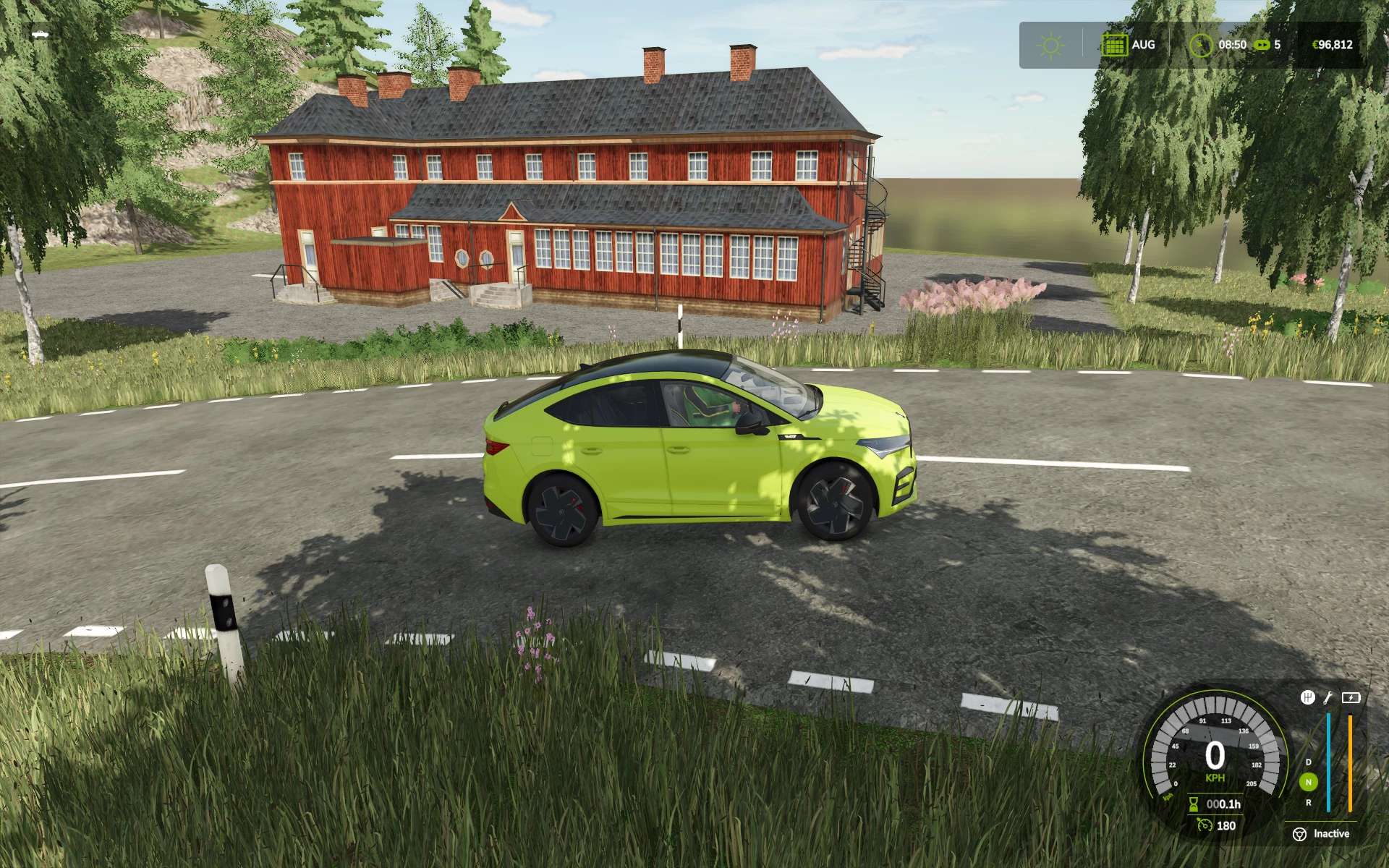
Task: Select the D drive gear
Action: [1308, 762]
